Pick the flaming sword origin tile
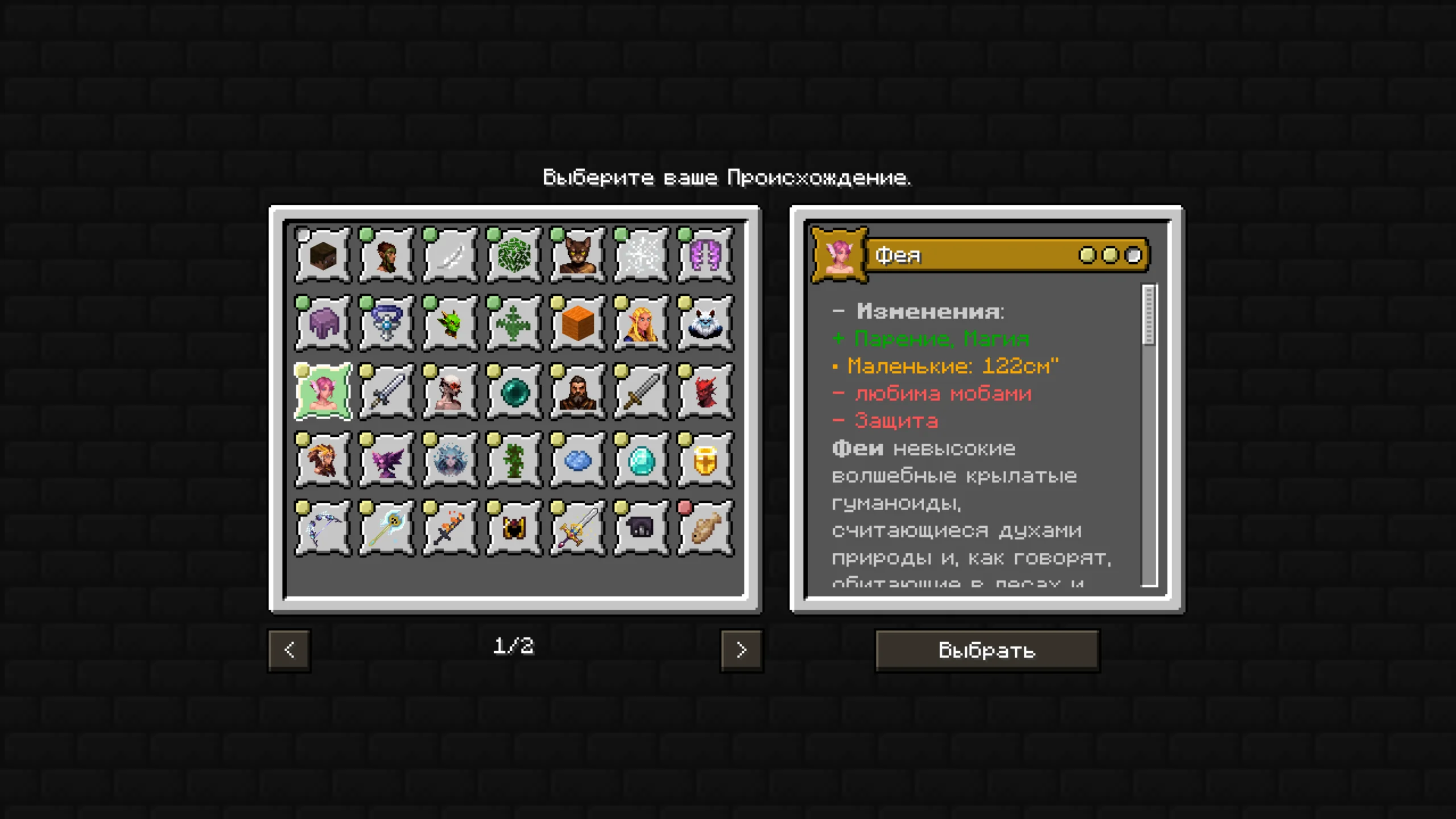This screenshot has width=1456, height=819. click(450, 528)
